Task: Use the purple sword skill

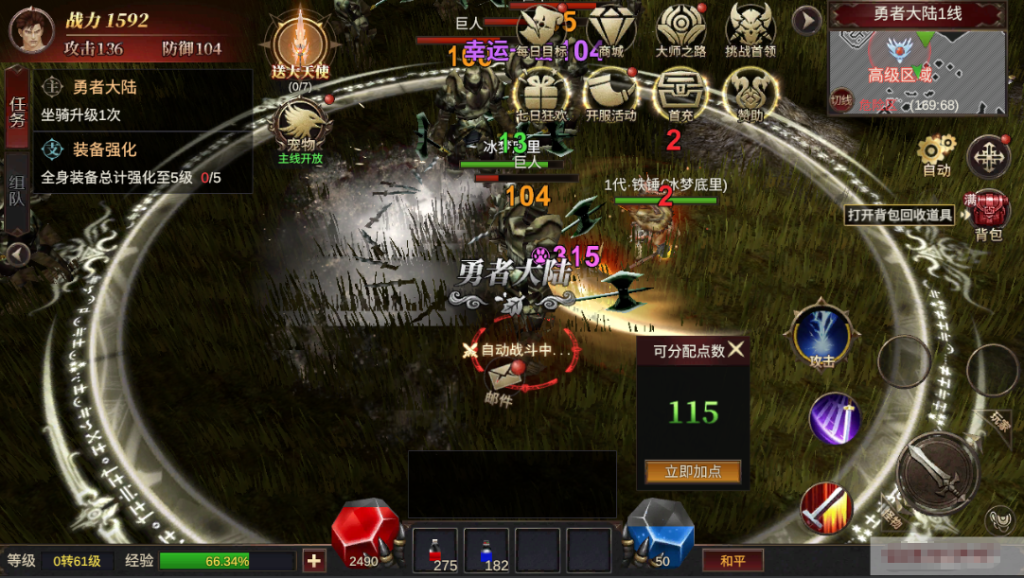Action: point(835,418)
